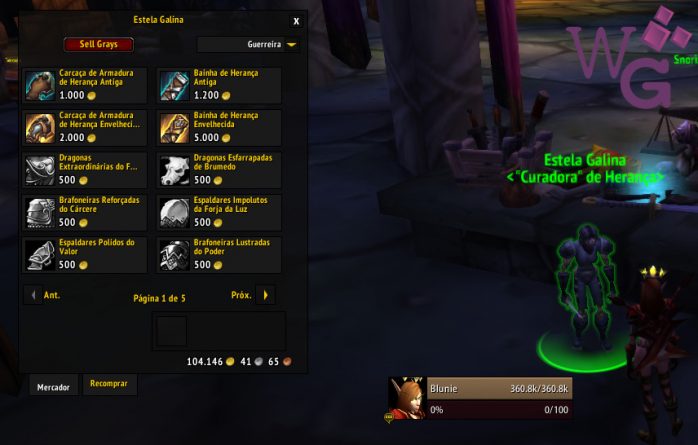The height and width of the screenshot is (445, 698).
Task: Click the Sell Grays button
Action: (x=98, y=44)
